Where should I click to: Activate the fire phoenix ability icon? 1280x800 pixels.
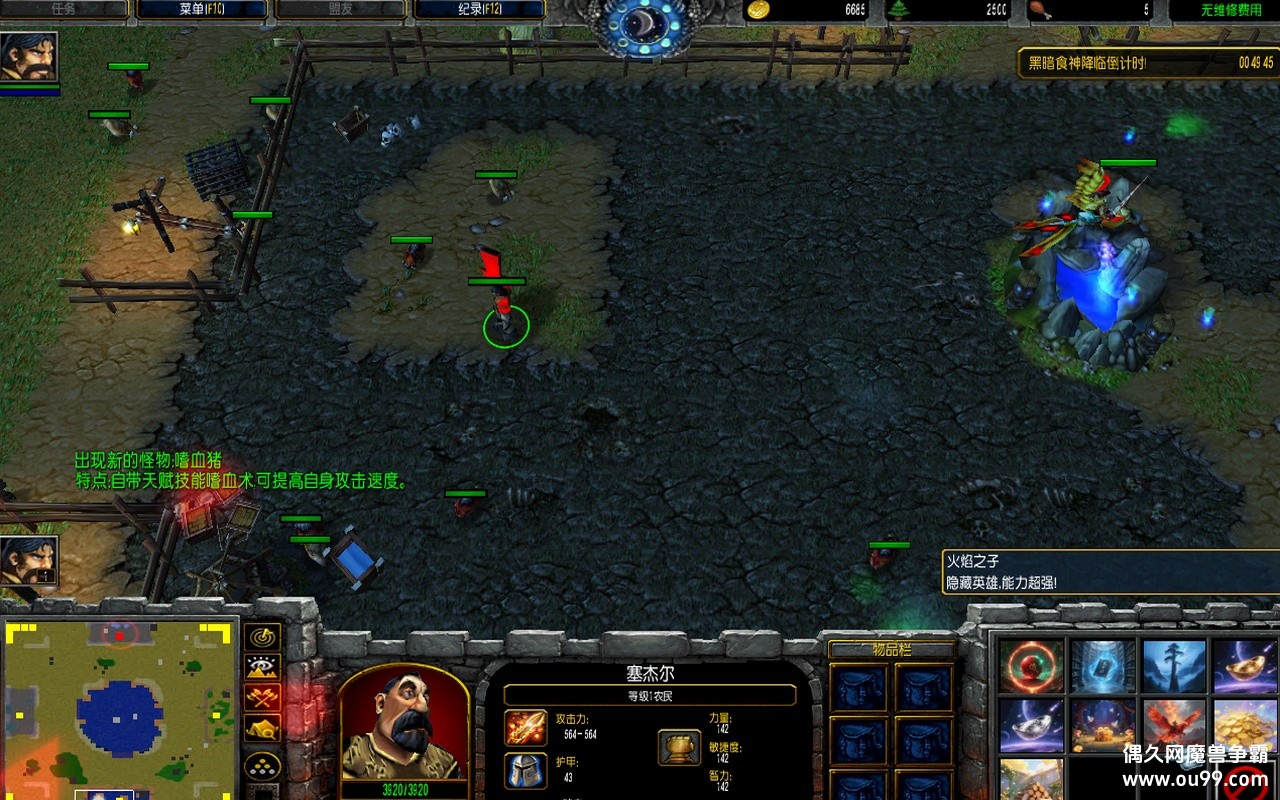1174,725
